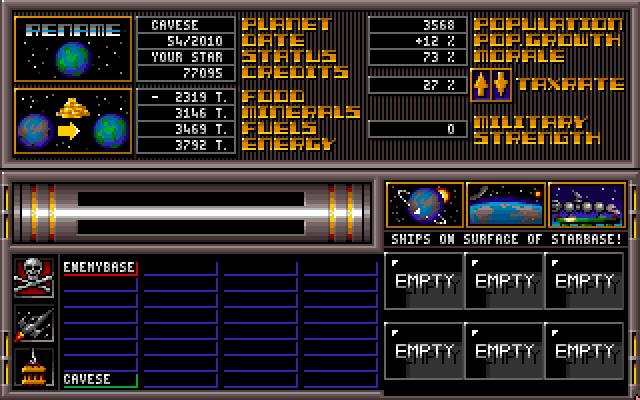Viewport: 640px width, 400px height.
Task: Lower the tax rate with the down arrow
Action: coord(501,85)
